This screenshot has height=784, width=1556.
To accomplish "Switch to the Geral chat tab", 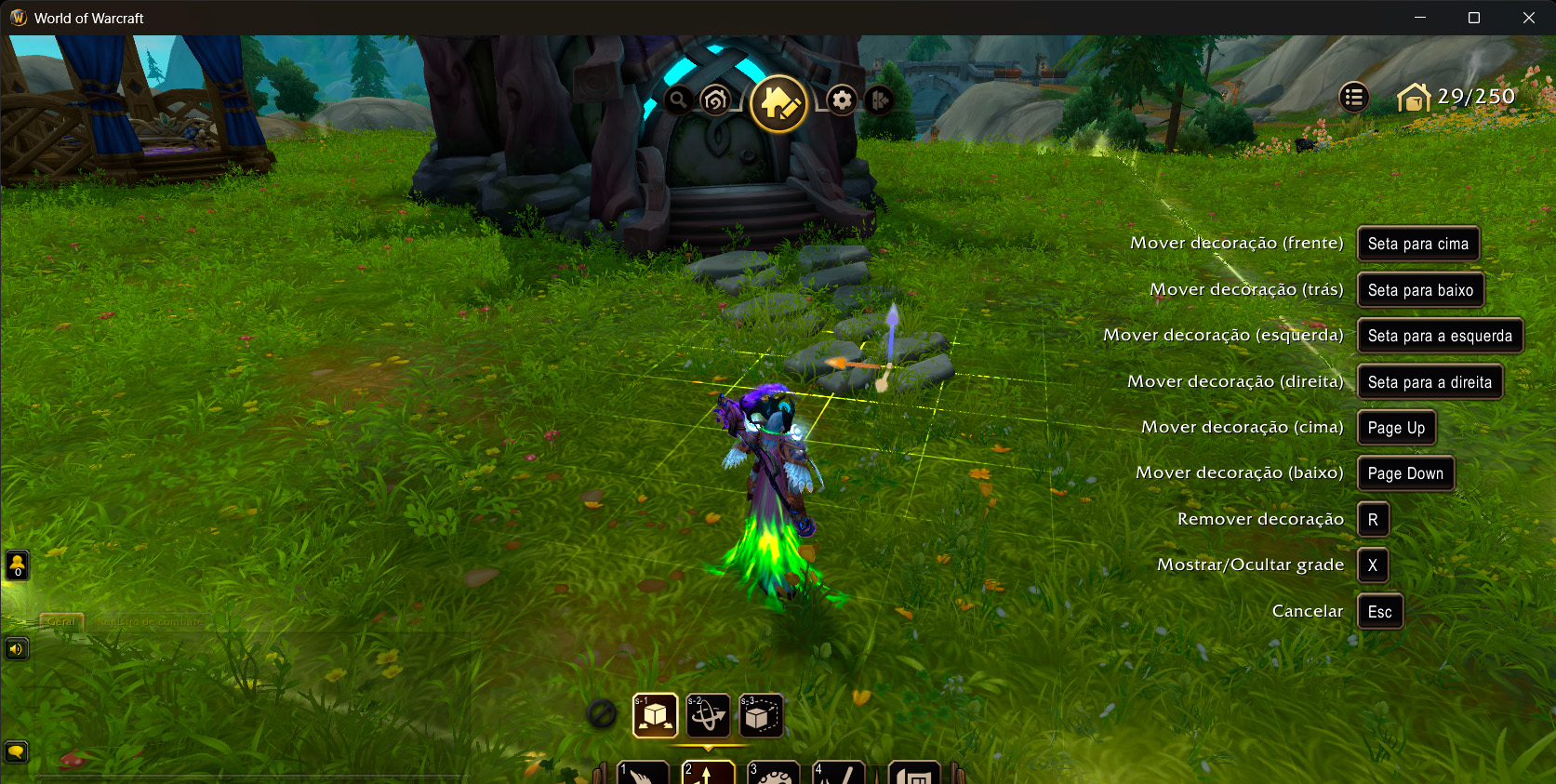I will [x=61, y=621].
